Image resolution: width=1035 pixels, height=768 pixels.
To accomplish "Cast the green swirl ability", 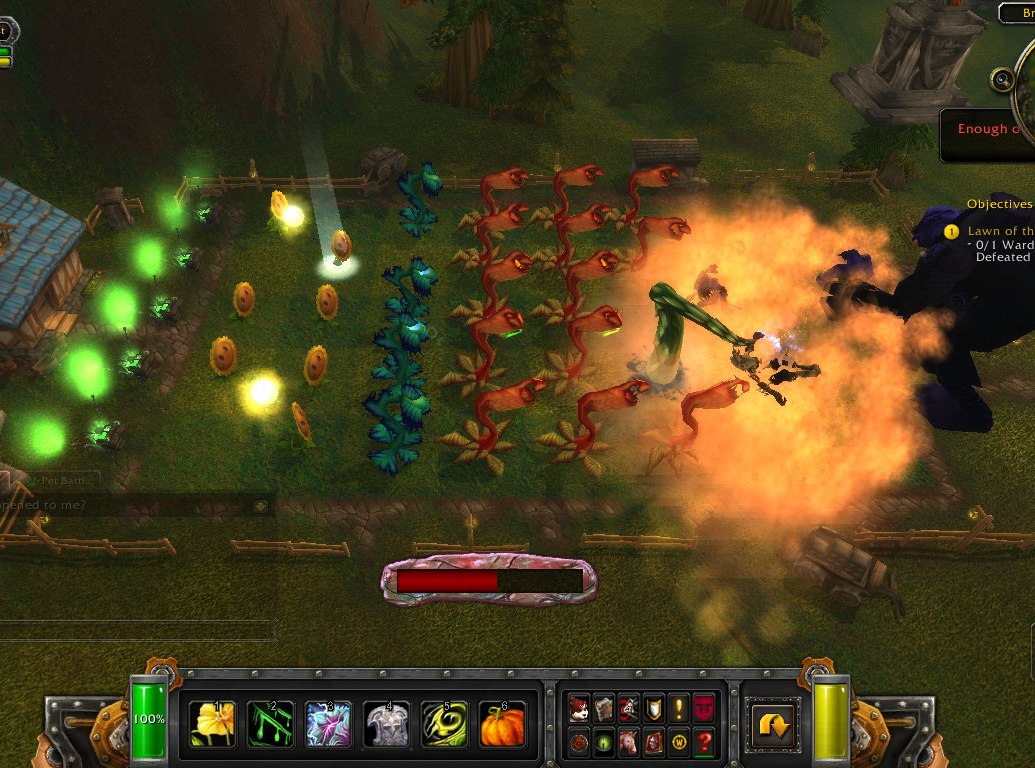I will pos(445,723).
